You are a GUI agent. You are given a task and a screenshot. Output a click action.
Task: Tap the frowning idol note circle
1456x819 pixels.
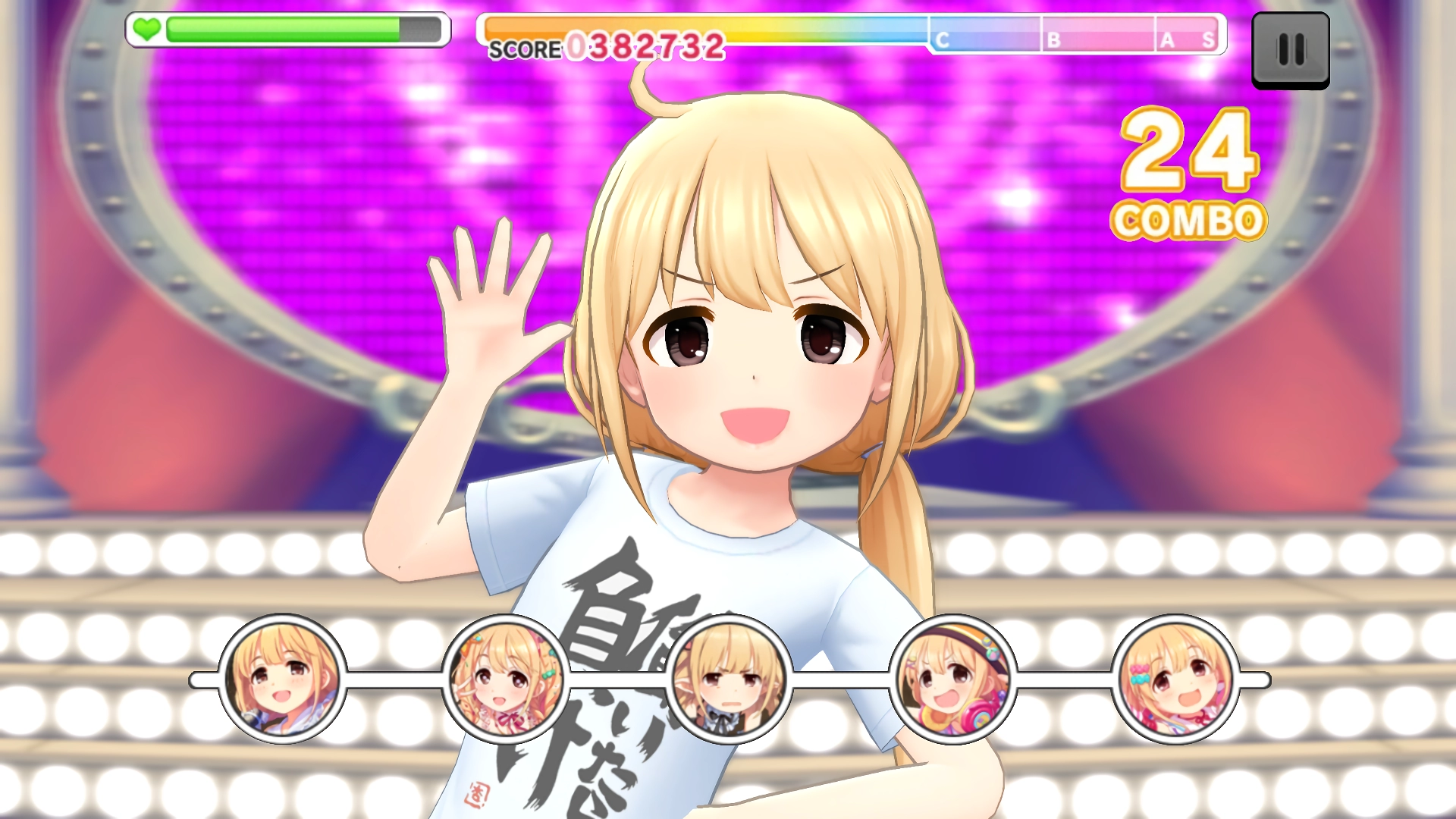[x=730, y=679]
